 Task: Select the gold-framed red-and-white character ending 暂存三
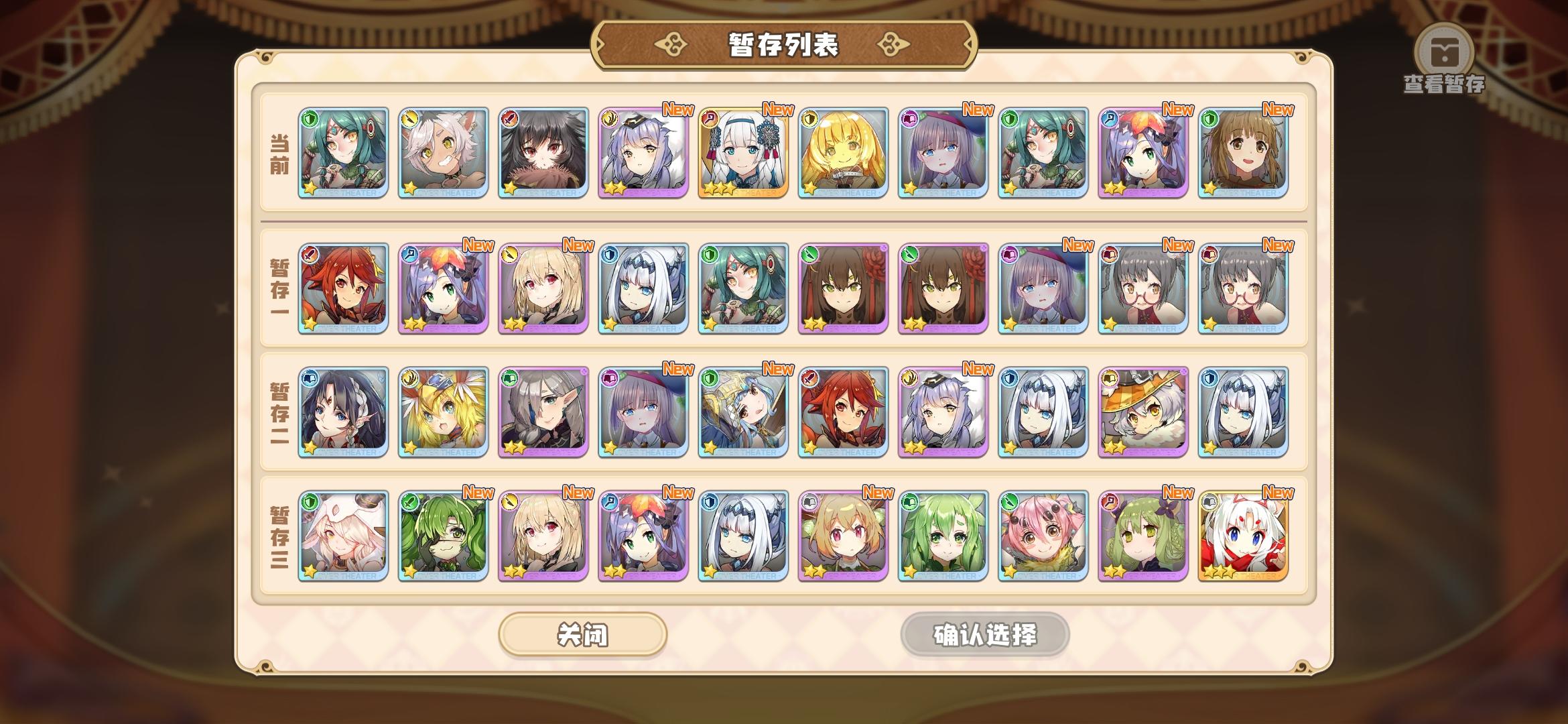tap(1243, 536)
